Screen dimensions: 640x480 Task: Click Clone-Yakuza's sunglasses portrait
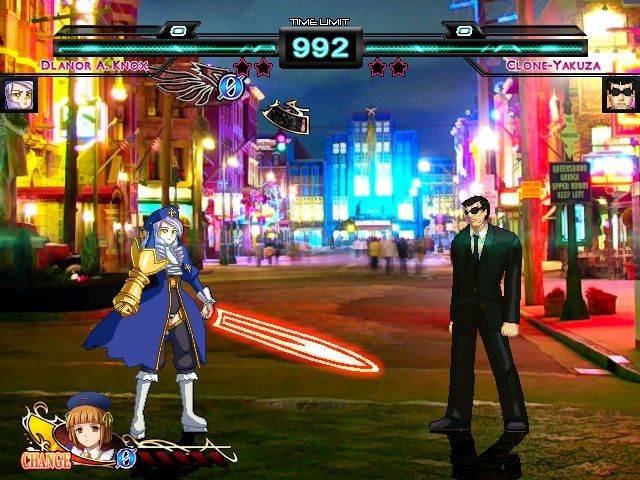(621, 96)
